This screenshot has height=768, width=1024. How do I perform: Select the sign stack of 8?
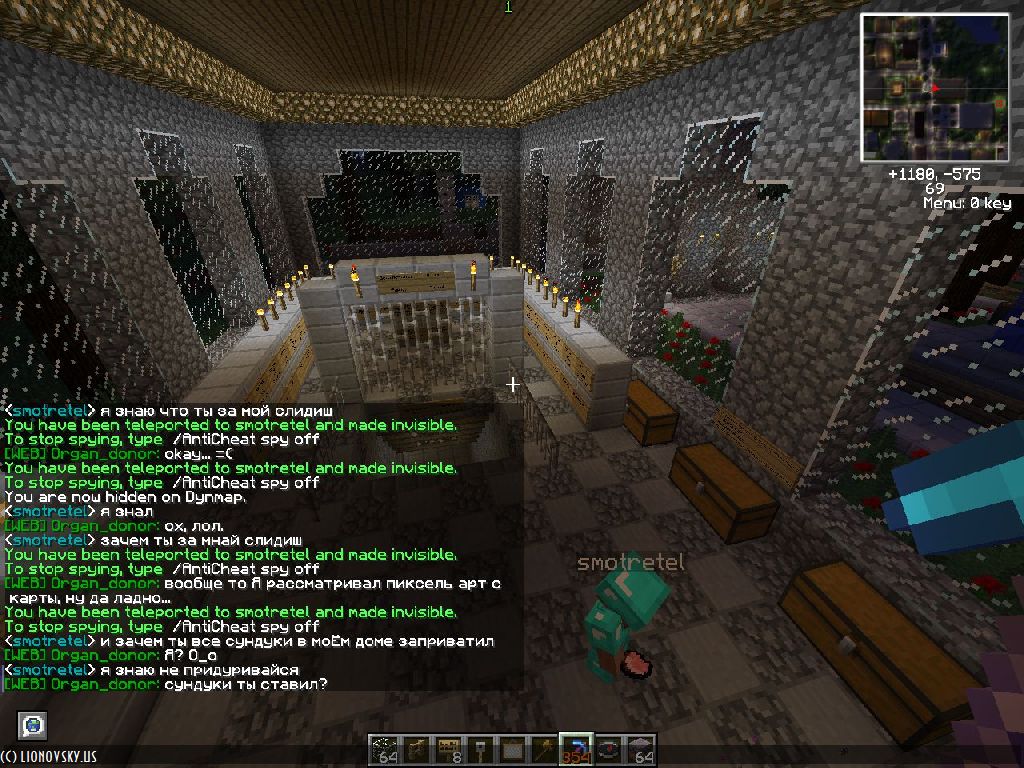450,749
